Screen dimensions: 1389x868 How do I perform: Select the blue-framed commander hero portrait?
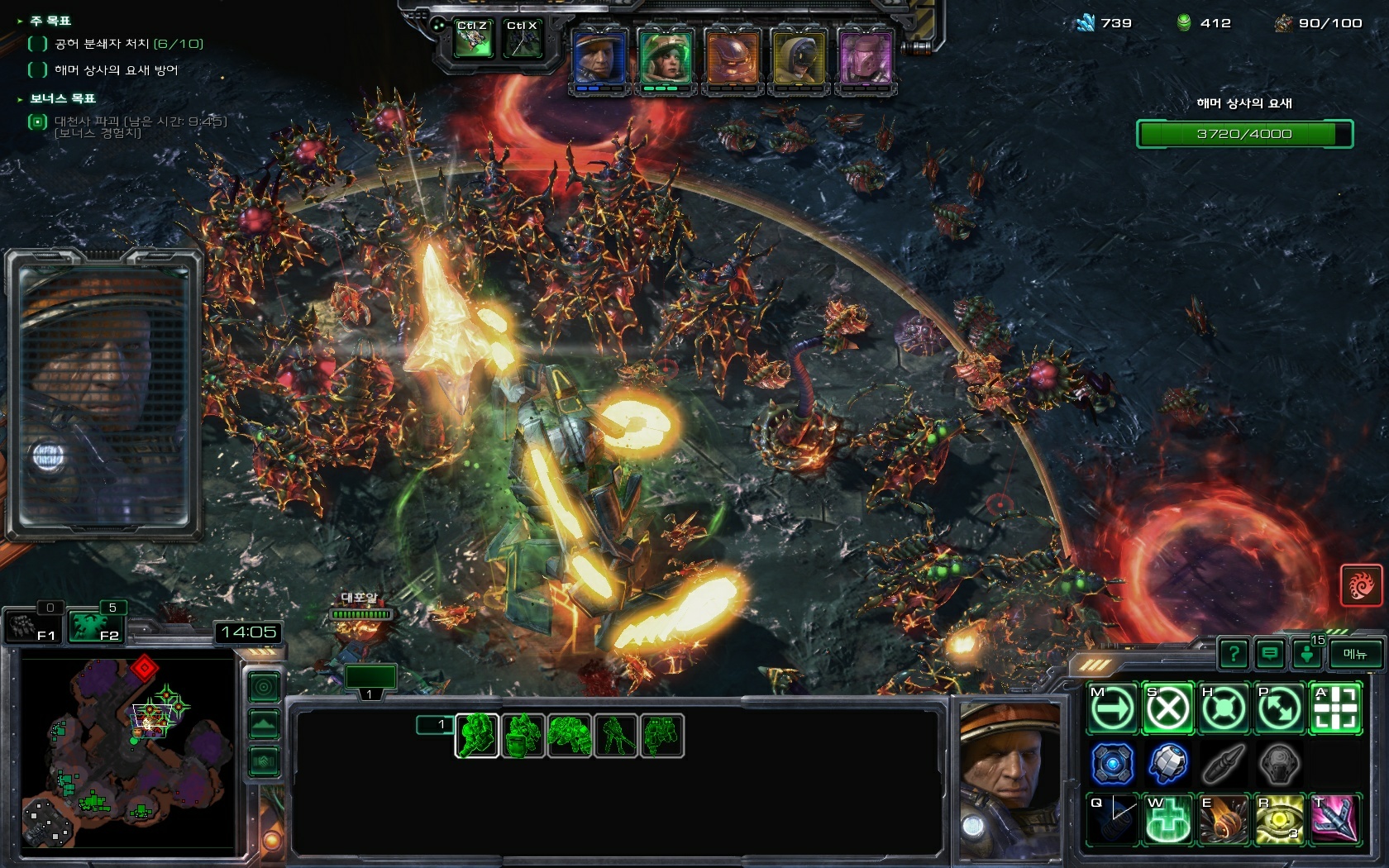pos(600,58)
